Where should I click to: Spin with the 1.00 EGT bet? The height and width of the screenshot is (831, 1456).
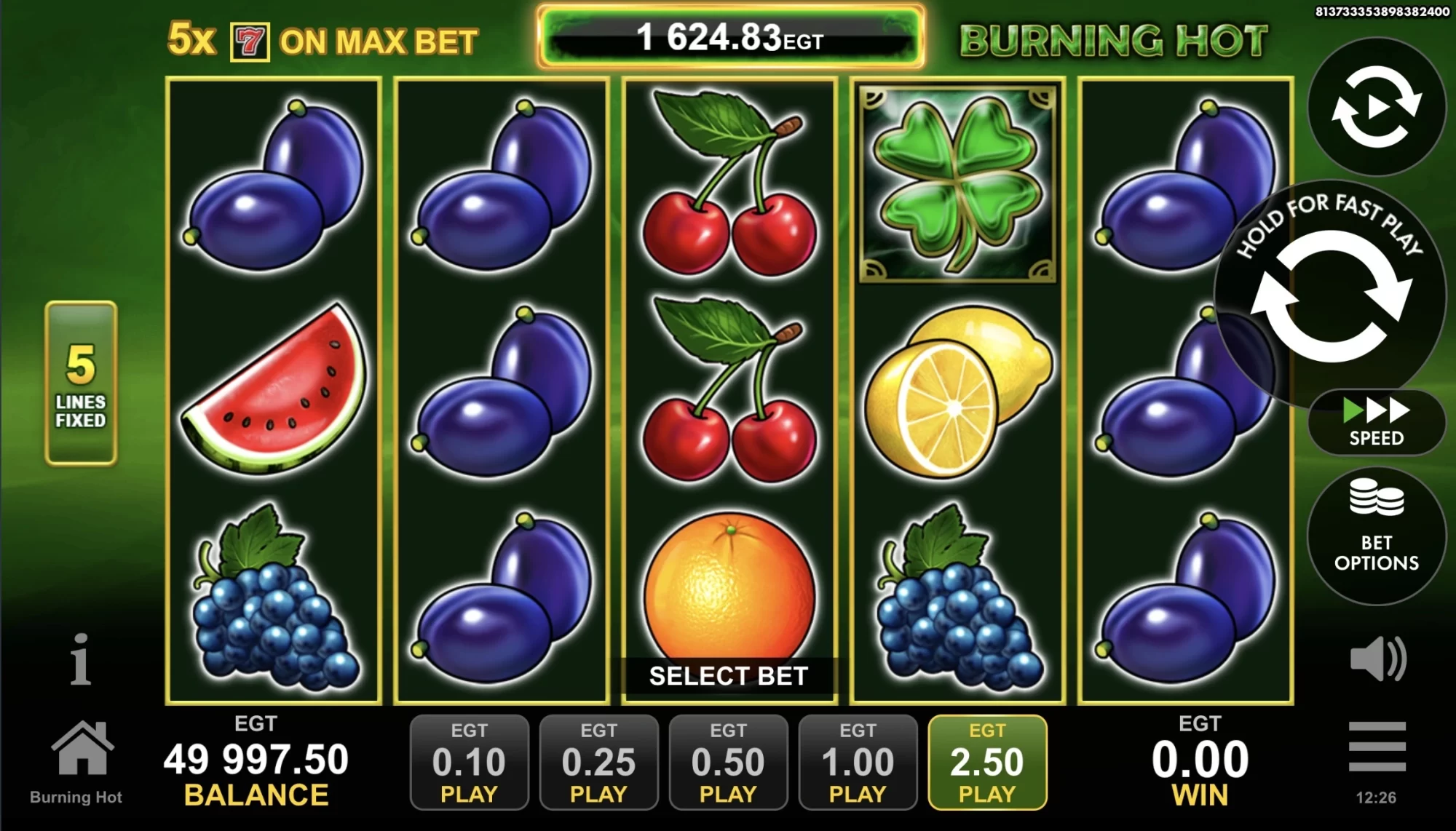point(858,762)
